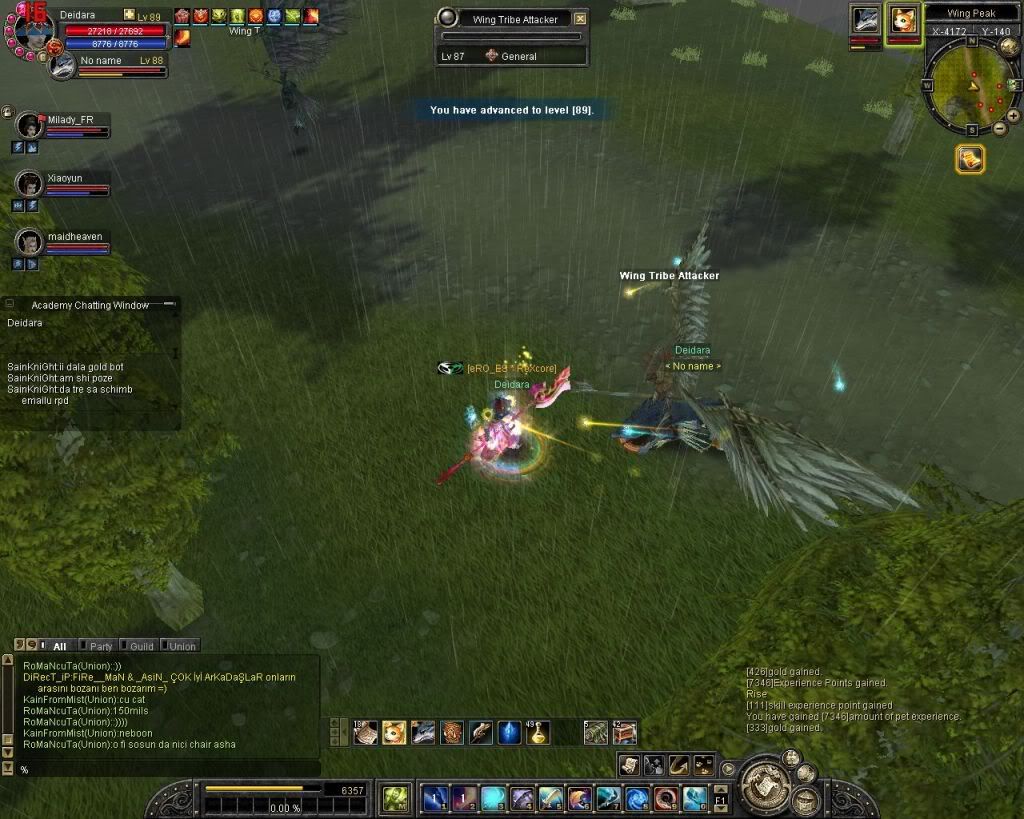Activate the skill in hotbar slot 3
This screenshot has height=819, width=1024.
493,798
